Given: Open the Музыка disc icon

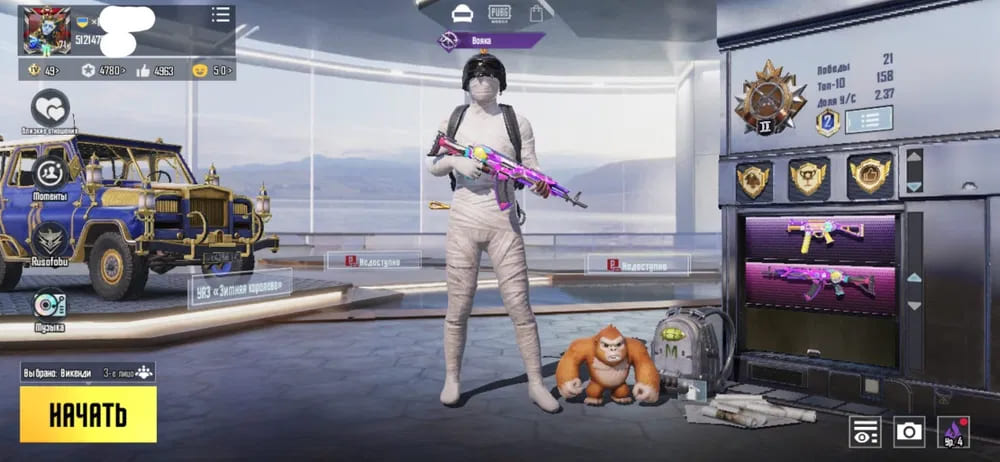Looking at the screenshot, I should click(x=49, y=304).
